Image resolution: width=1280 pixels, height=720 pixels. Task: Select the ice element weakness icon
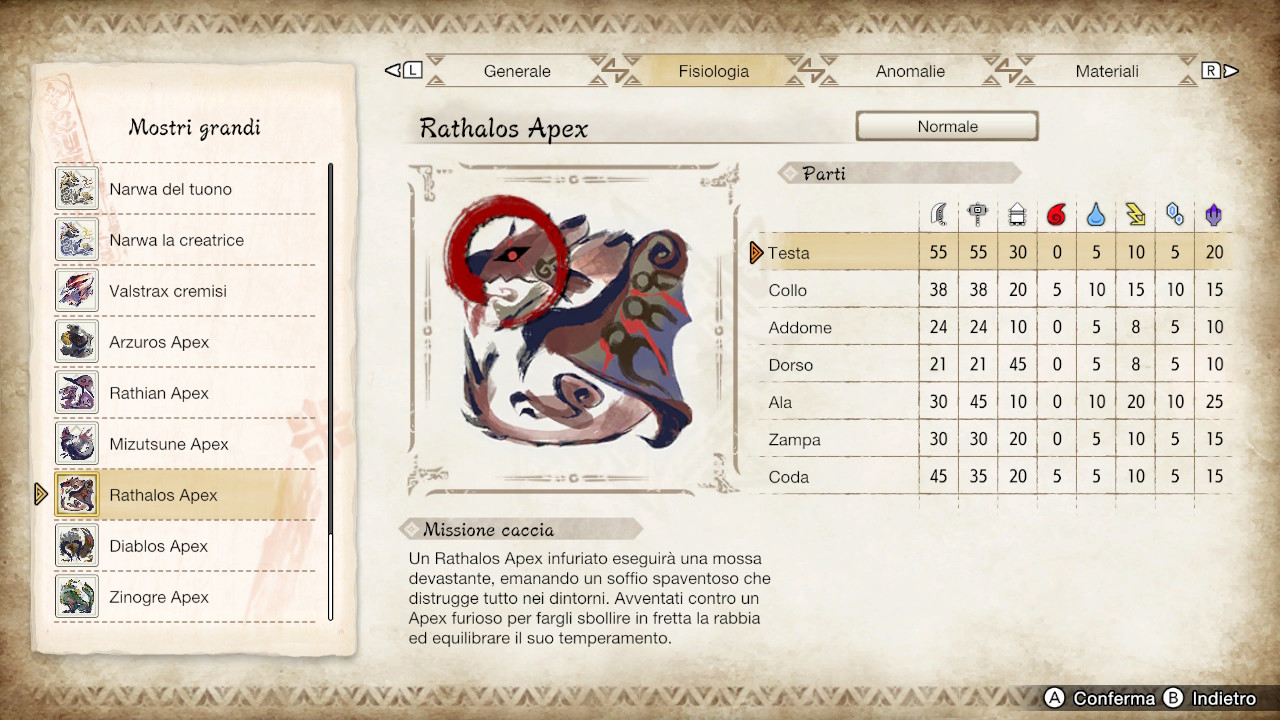point(1174,213)
